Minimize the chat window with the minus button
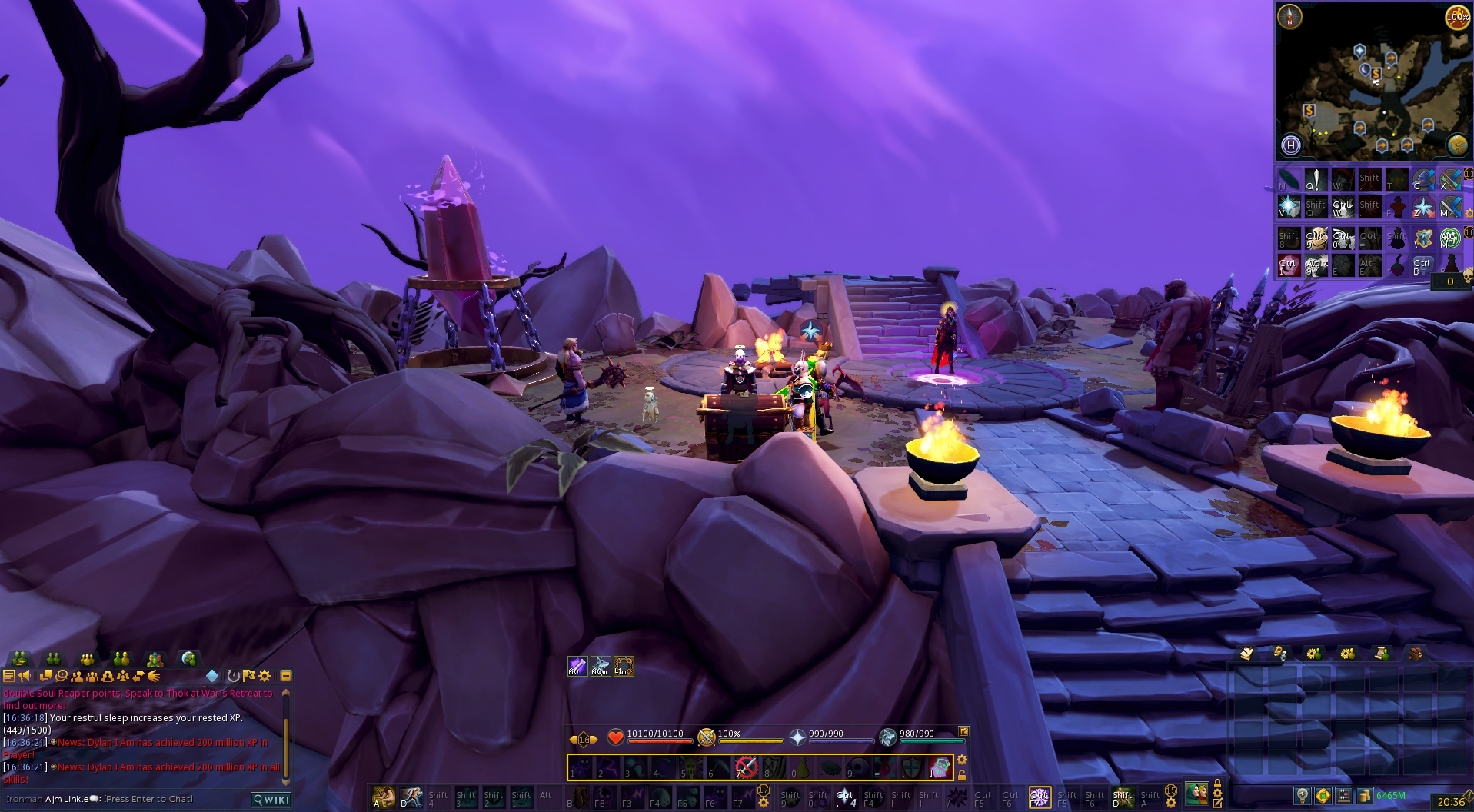The image size is (1474, 812). click(x=287, y=676)
